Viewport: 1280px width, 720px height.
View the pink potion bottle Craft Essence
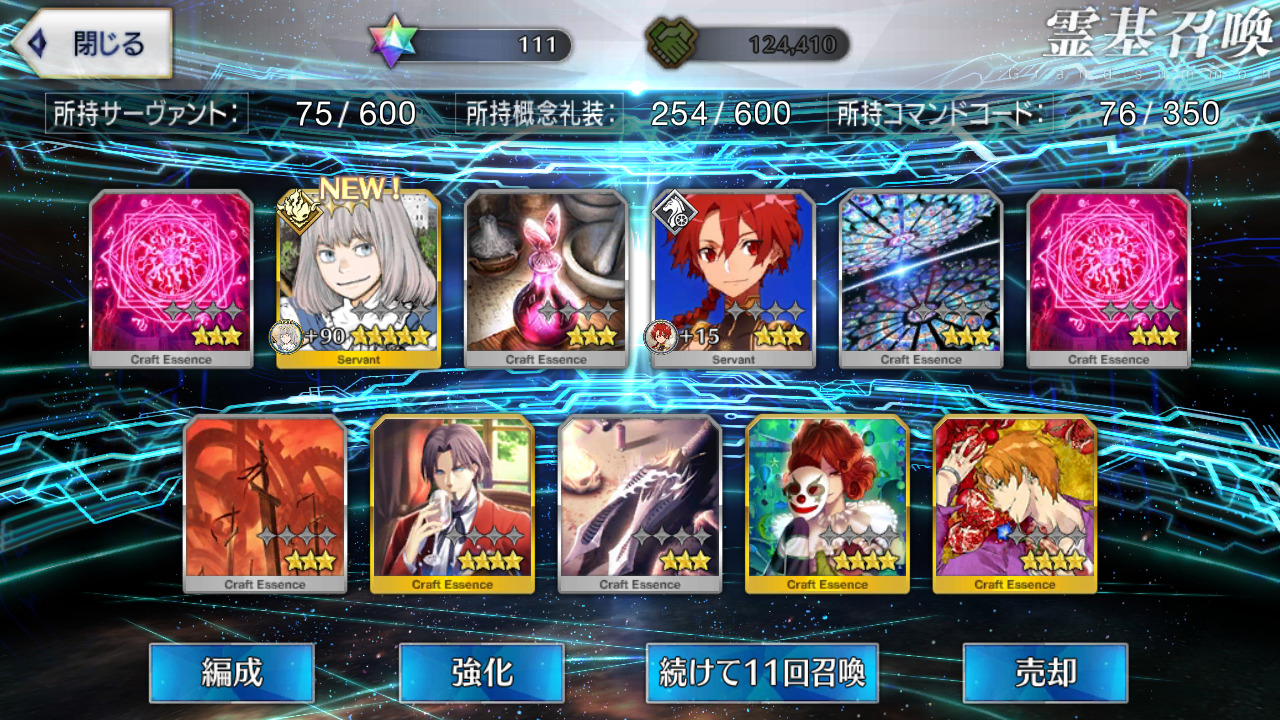click(546, 279)
